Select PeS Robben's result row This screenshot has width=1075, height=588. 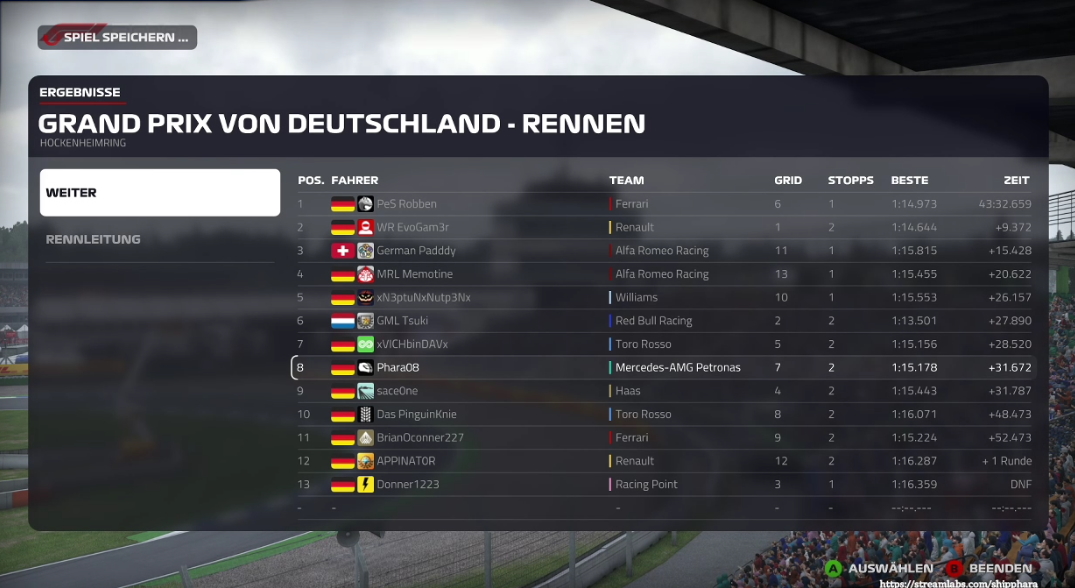665,204
